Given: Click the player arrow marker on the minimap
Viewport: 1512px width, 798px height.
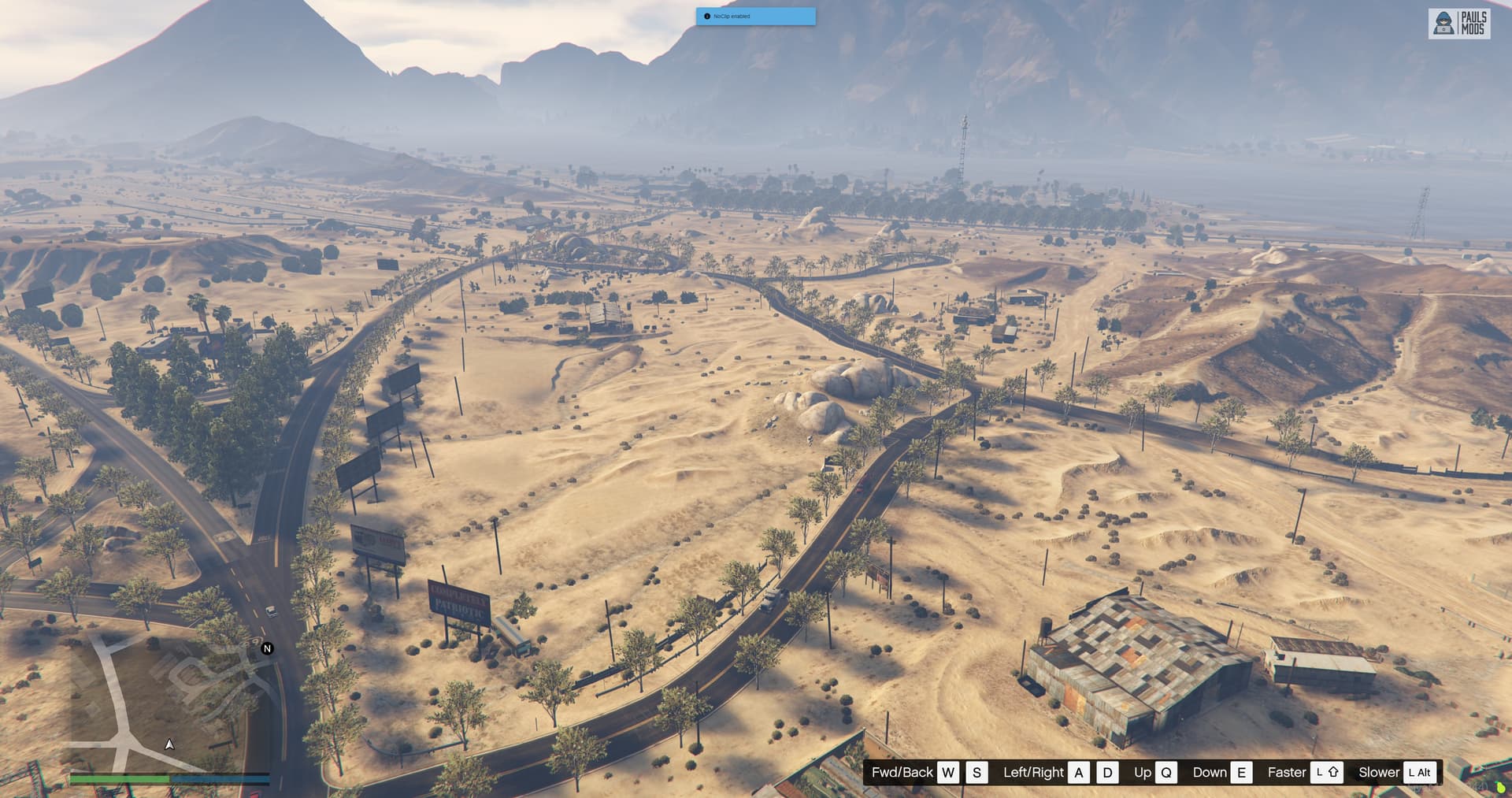Looking at the screenshot, I should tap(169, 744).
